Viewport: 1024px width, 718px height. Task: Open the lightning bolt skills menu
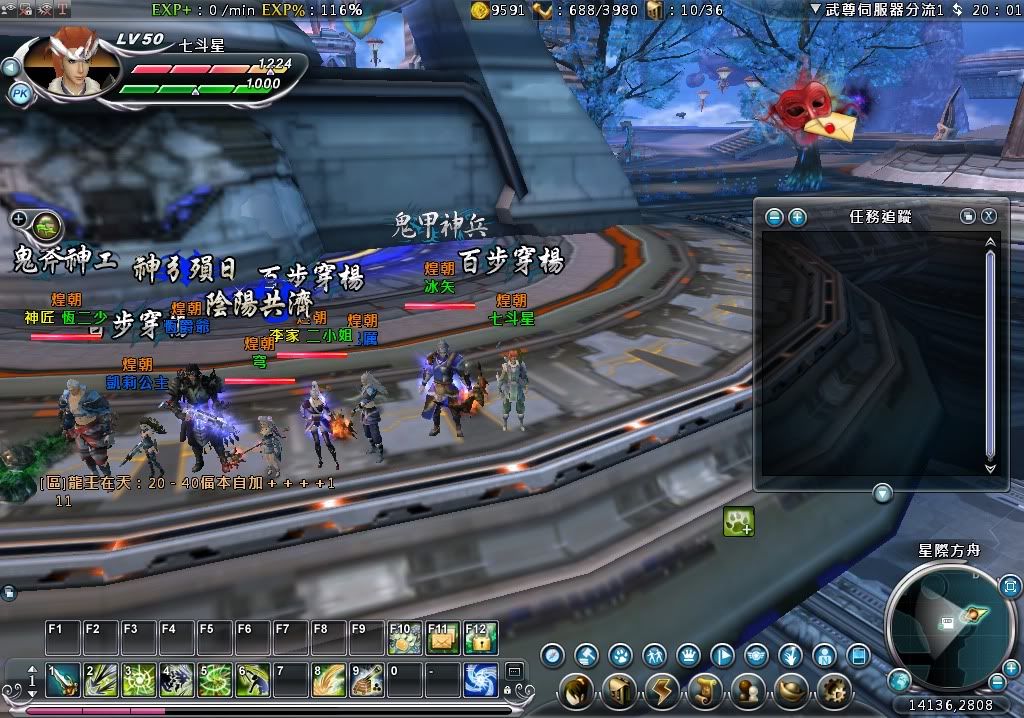(x=663, y=690)
